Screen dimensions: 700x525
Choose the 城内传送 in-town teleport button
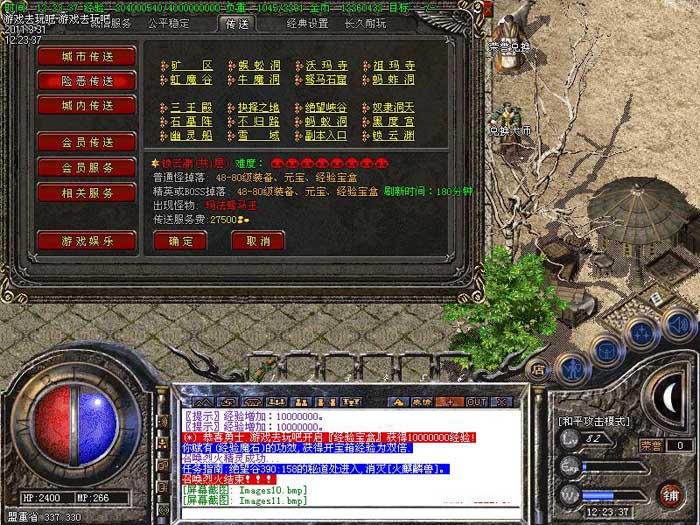[86, 105]
